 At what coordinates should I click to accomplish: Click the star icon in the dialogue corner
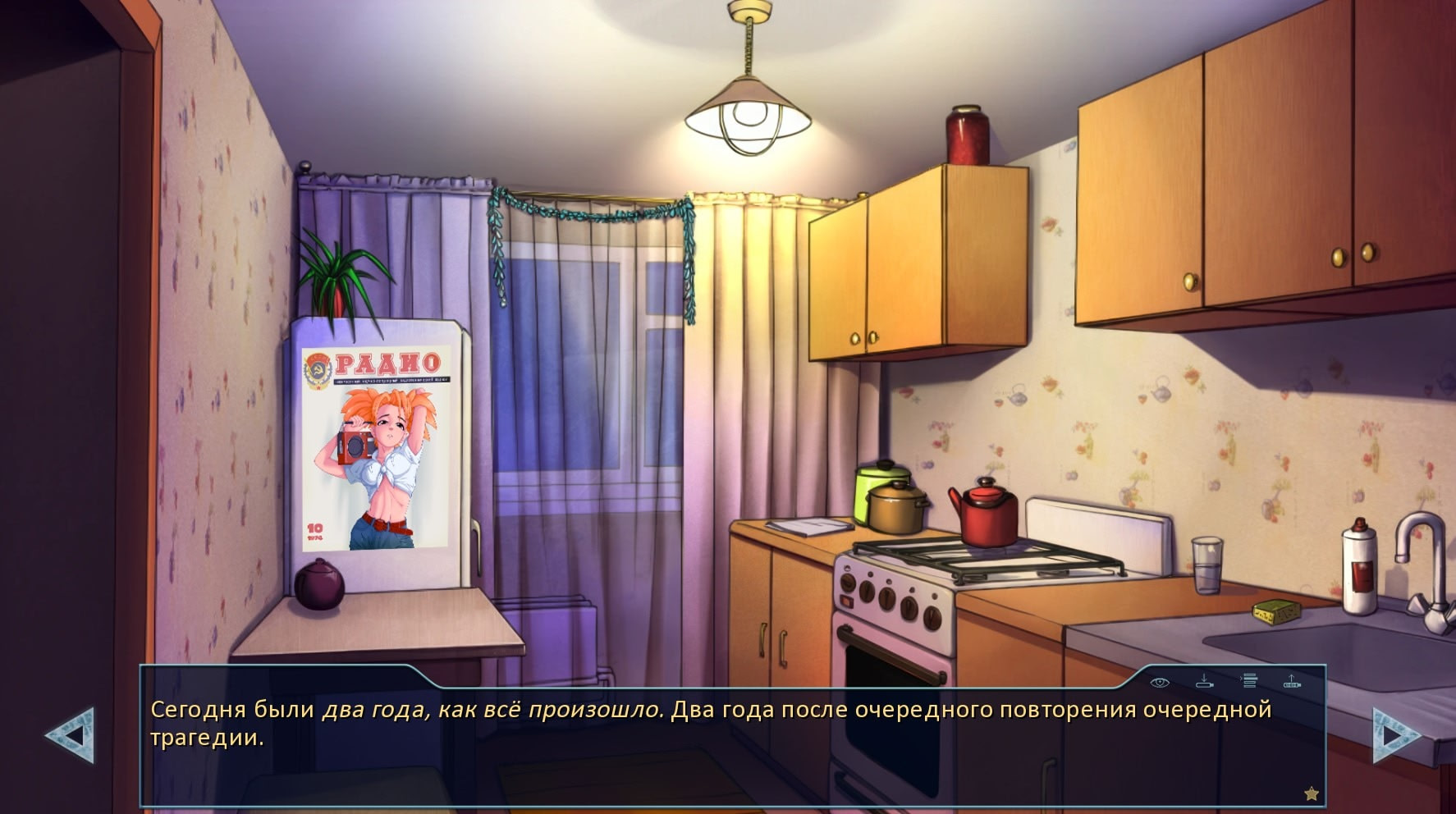coord(1312,793)
